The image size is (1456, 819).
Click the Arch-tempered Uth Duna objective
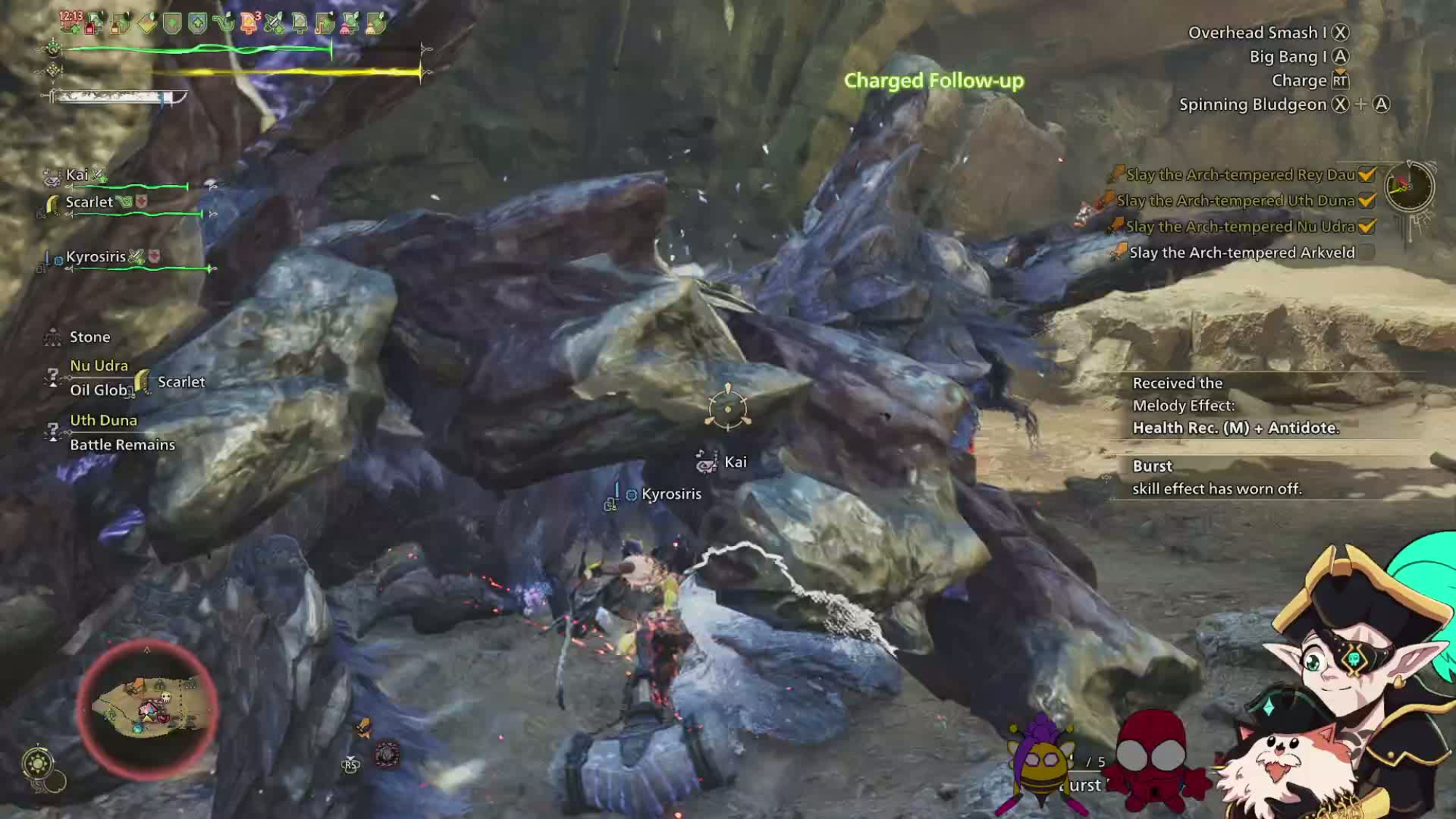point(1235,201)
